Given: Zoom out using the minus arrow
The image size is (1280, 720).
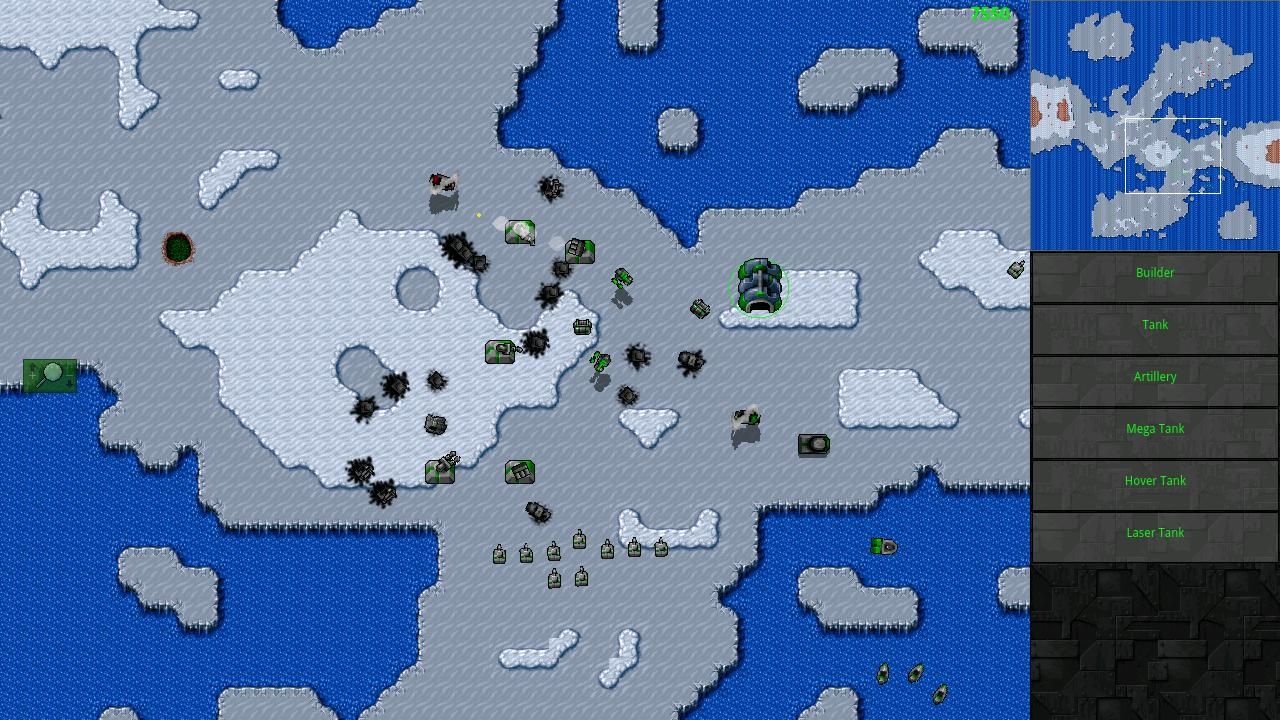Looking at the screenshot, I should tap(68, 378).
